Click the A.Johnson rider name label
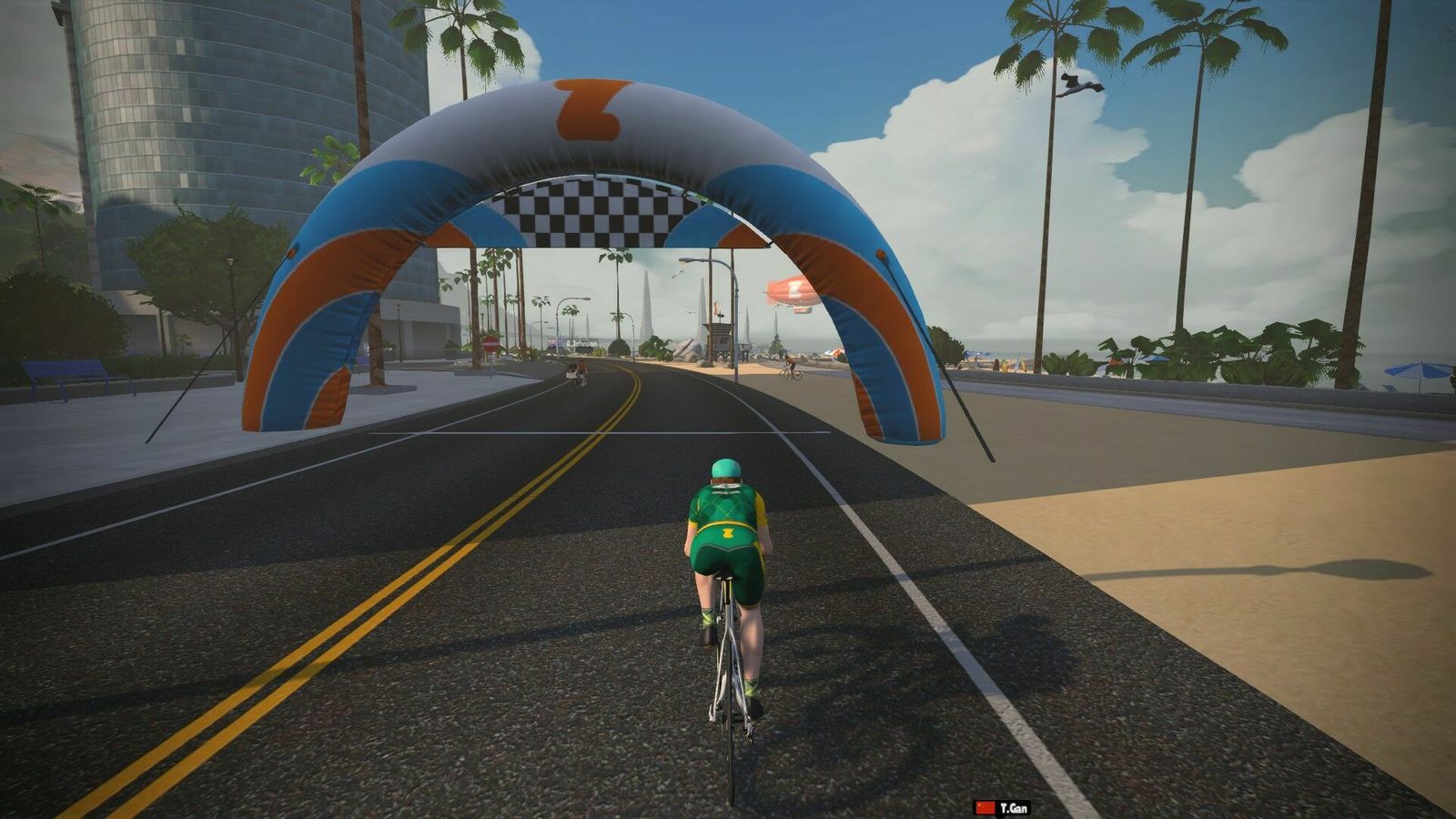 (581, 344)
